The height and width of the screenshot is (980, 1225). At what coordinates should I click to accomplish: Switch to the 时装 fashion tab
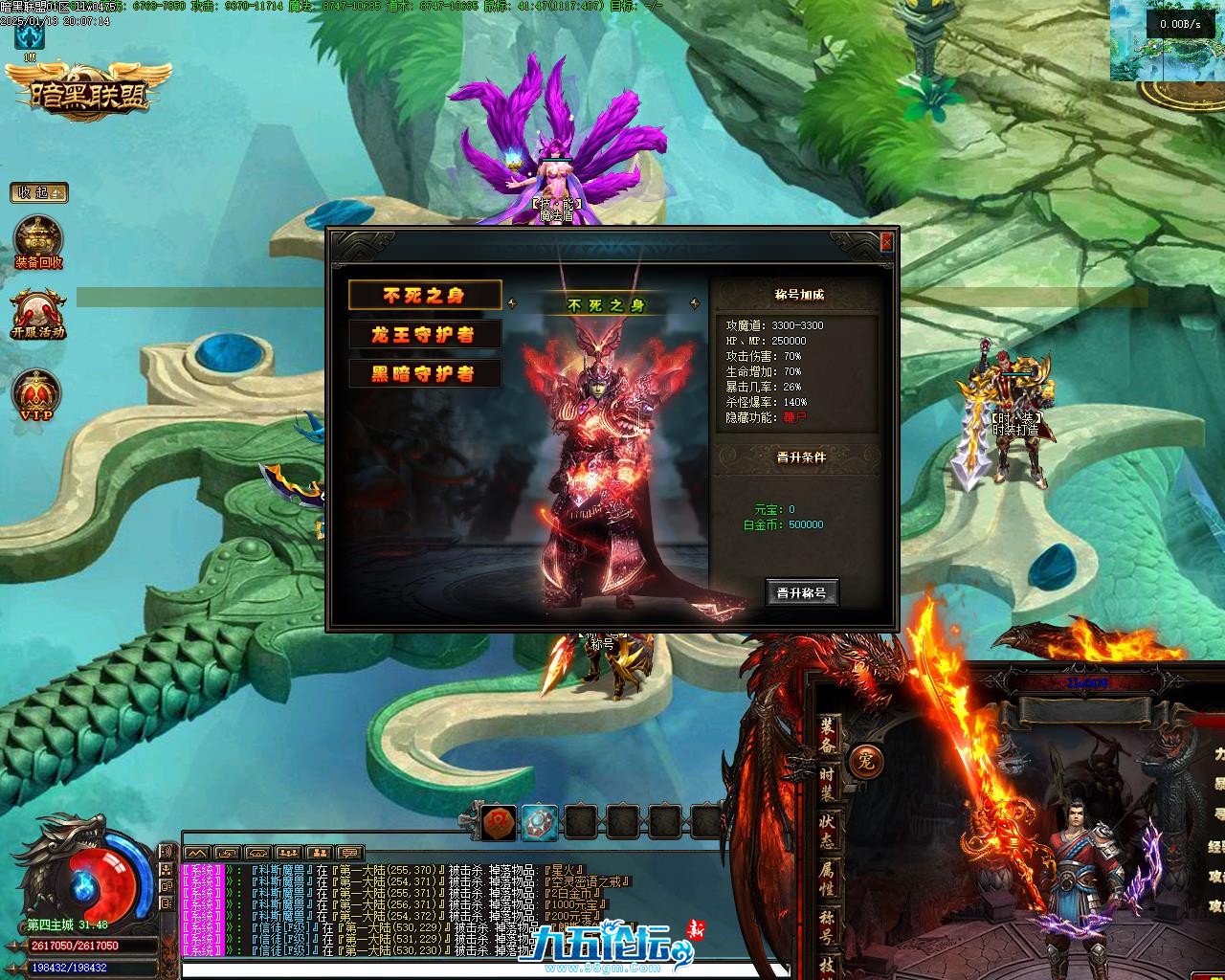827,783
